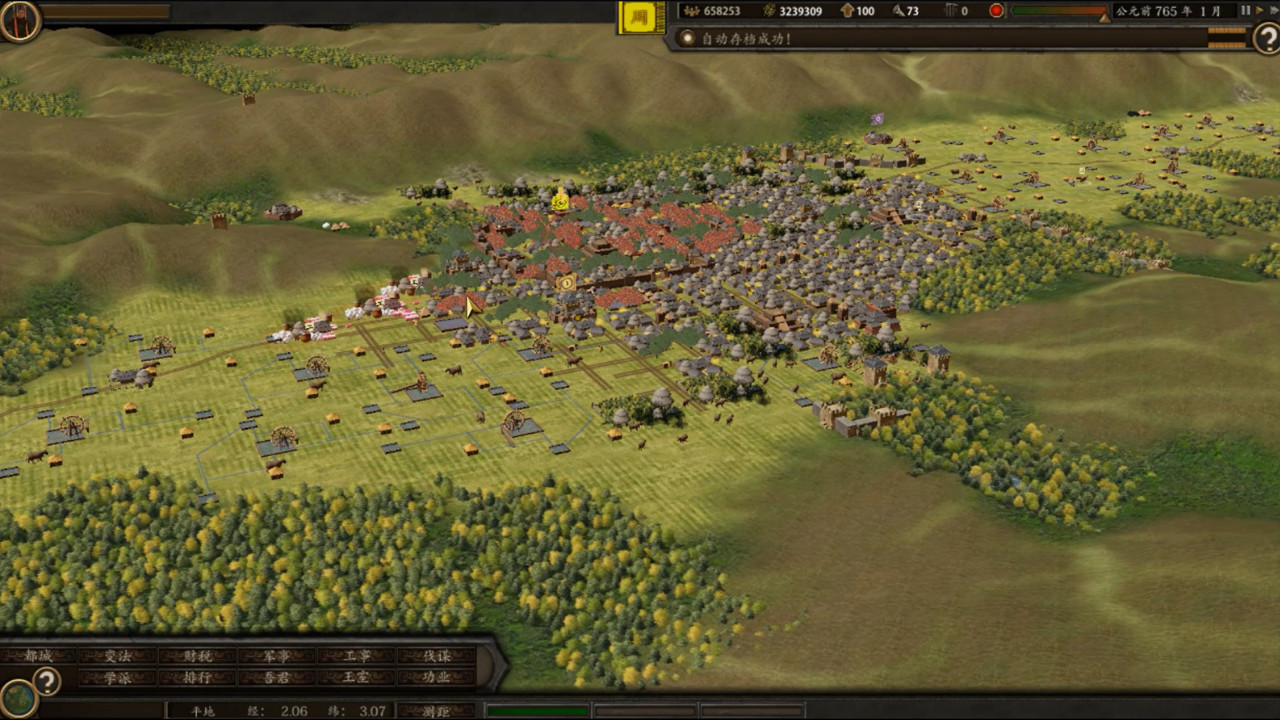The image size is (1280, 720).
Task: Show the 功业 (achievements) panel
Action: (x=436, y=677)
